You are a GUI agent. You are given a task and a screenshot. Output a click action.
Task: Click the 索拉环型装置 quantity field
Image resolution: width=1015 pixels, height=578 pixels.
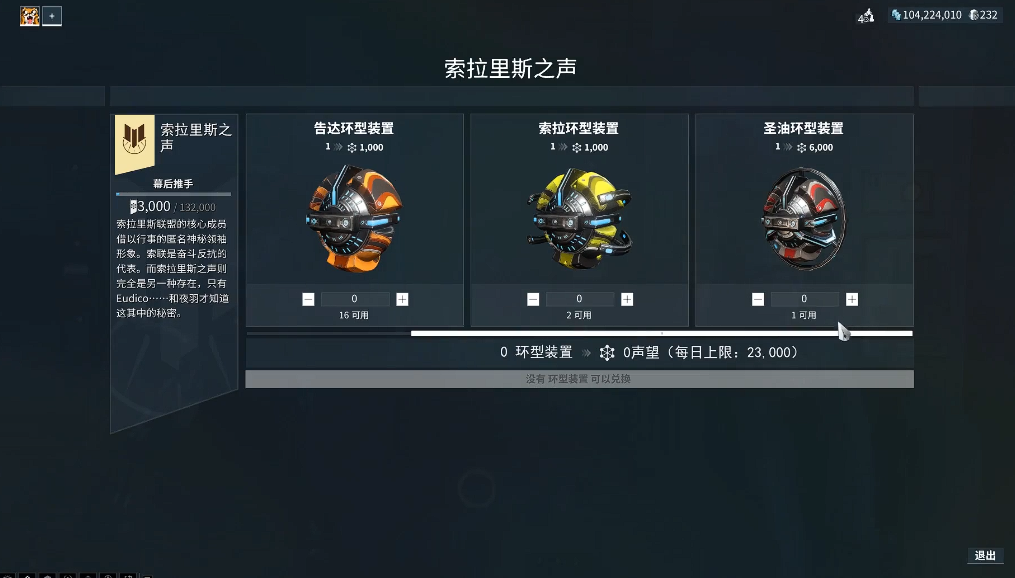[580, 299]
